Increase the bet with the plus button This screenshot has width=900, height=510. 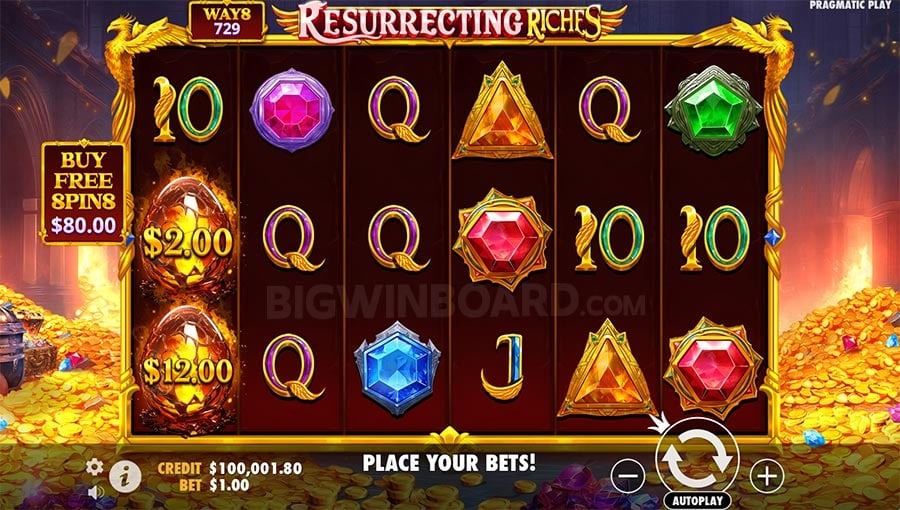coord(767,476)
